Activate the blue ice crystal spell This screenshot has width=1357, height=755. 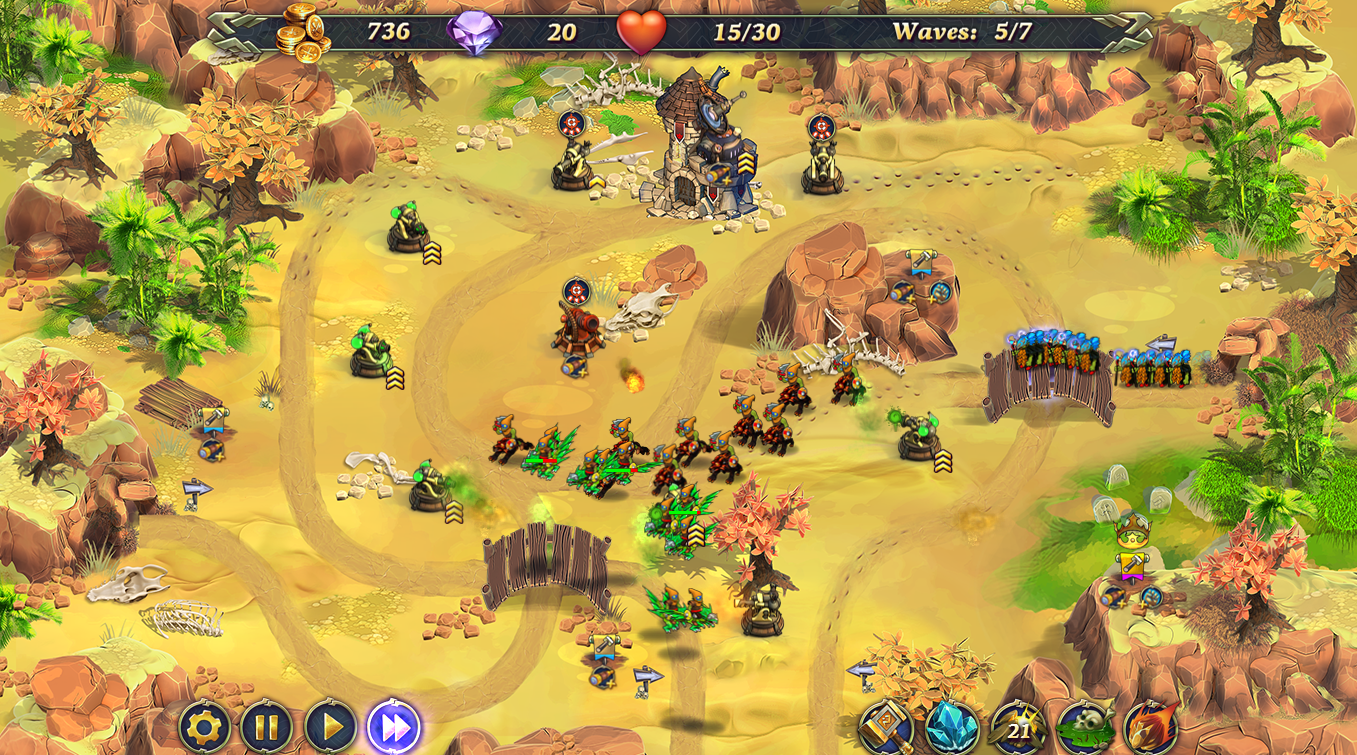pyautogui.click(x=951, y=727)
